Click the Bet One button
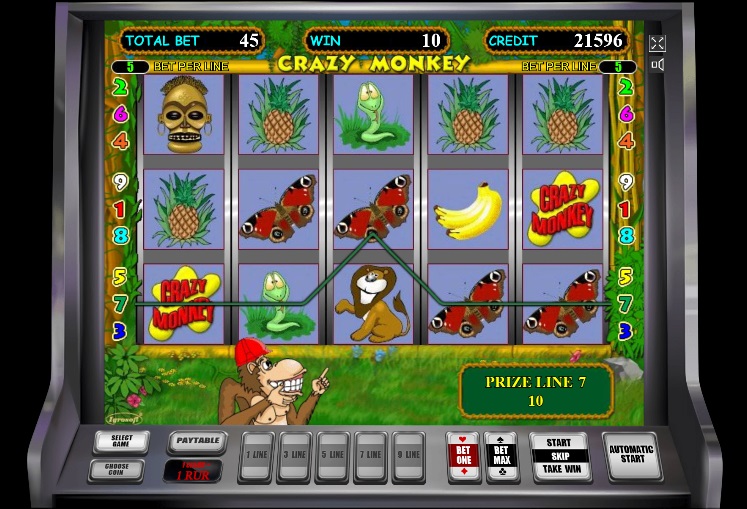This screenshot has width=747, height=509. [x=463, y=455]
